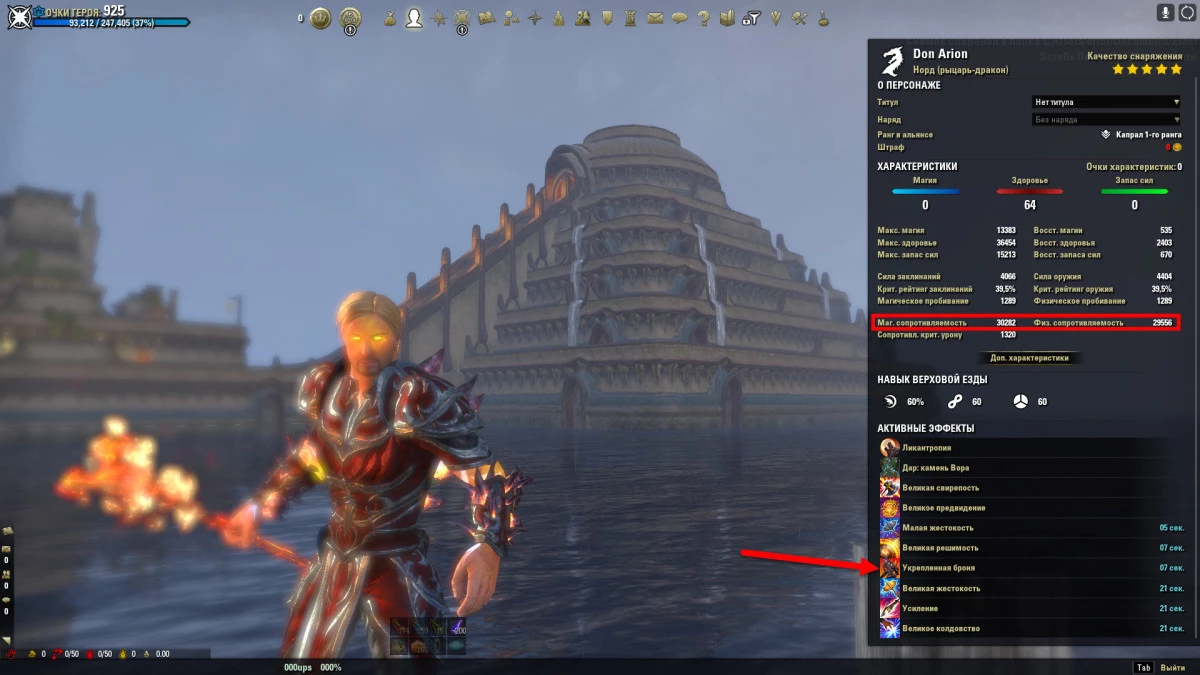Select the Усиление active effect row
The image size is (1200, 675).
1030,609
